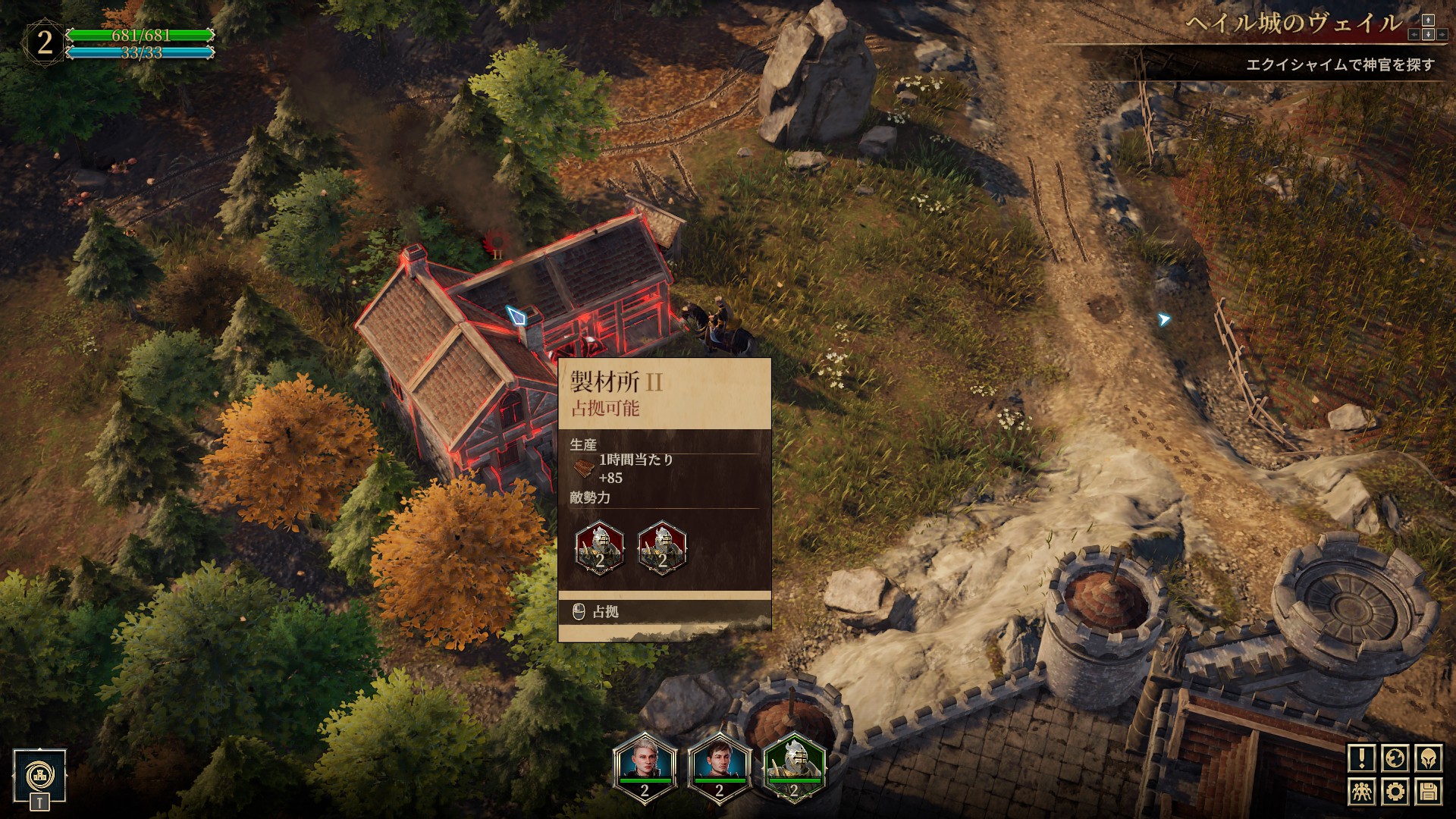Inspect the first enemy knight unit icon
This screenshot has width=1456, height=819.
[x=600, y=548]
